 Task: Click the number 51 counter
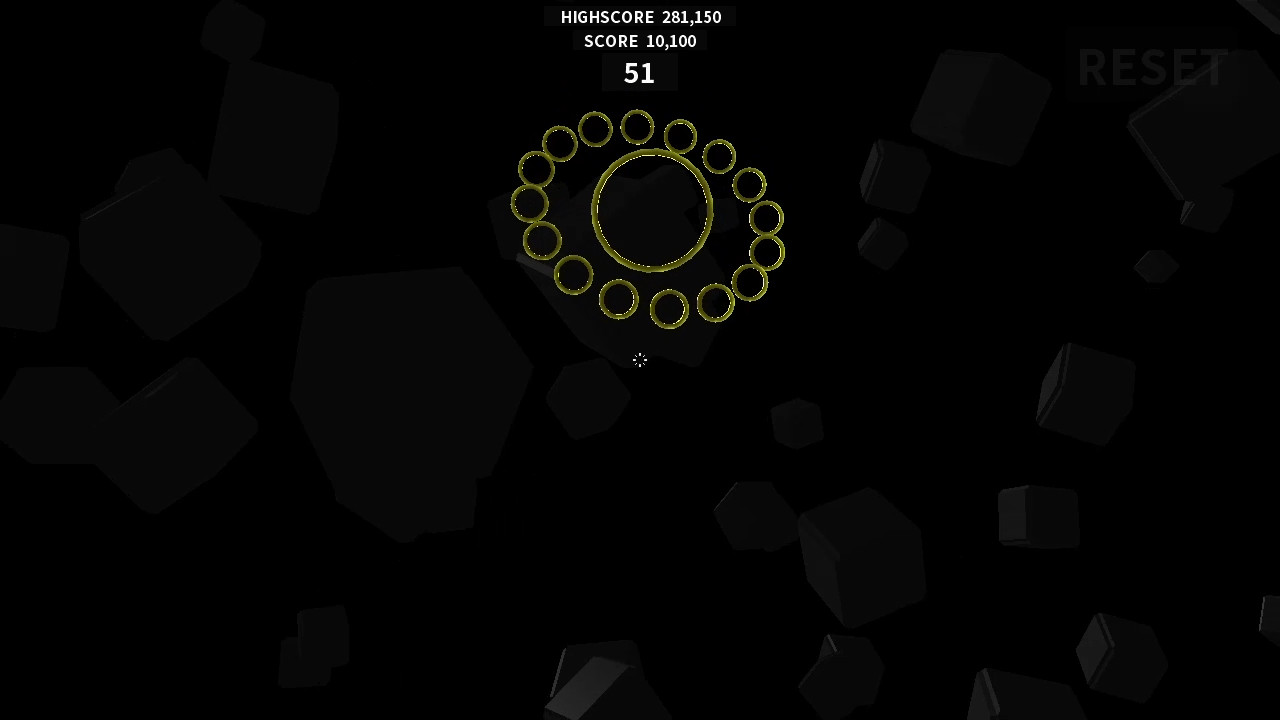[639, 72]
